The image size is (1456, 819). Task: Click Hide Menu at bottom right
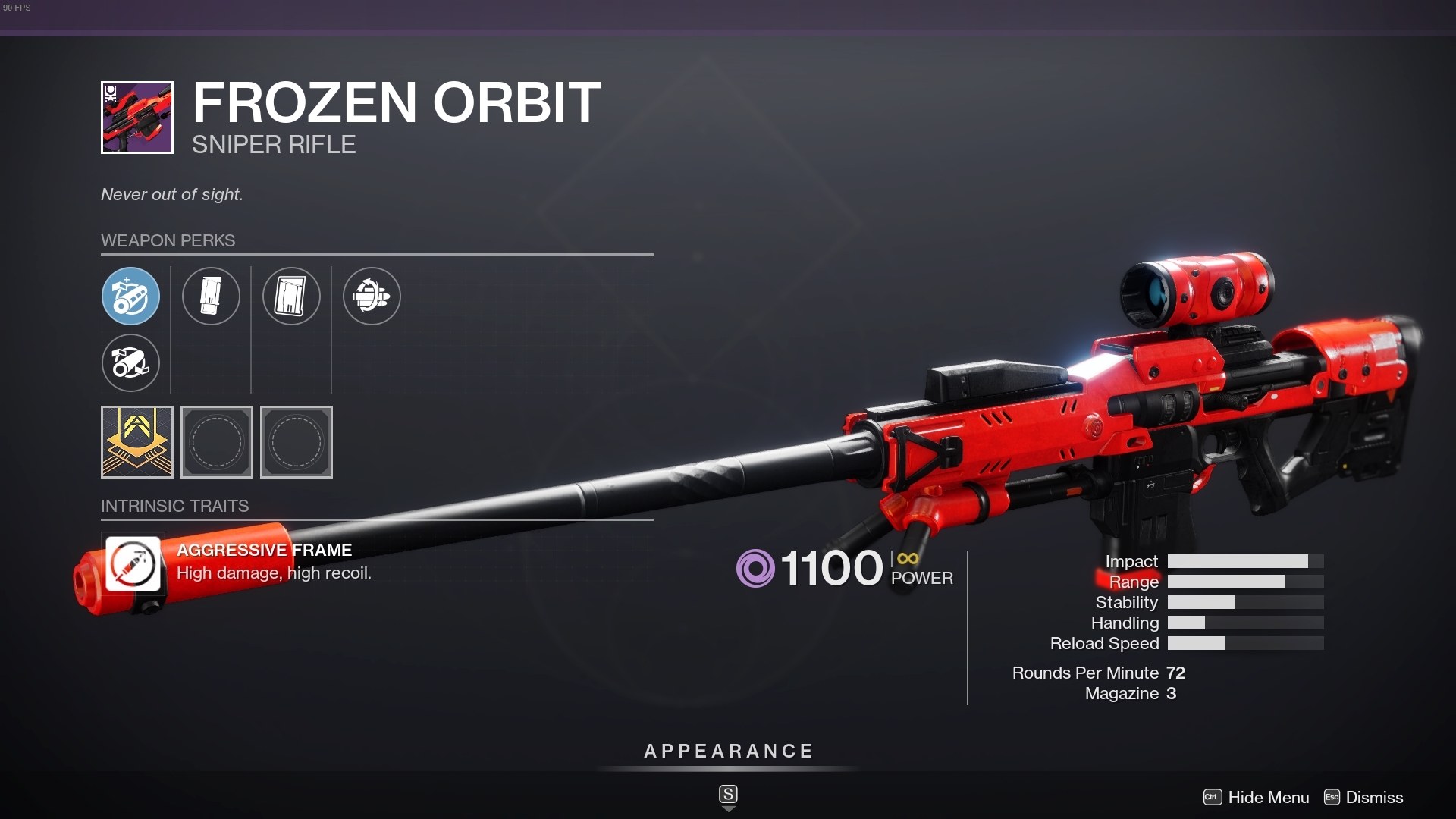1267,797
